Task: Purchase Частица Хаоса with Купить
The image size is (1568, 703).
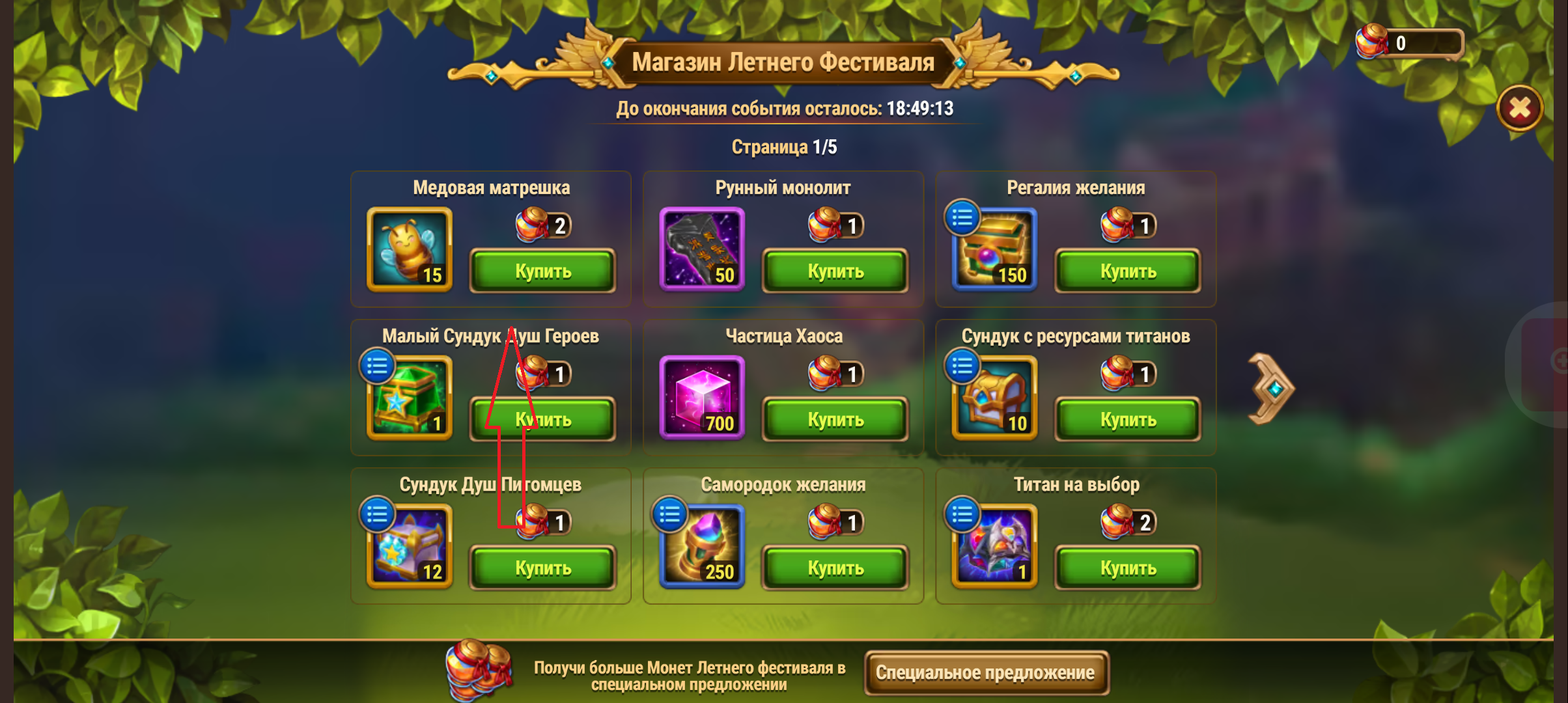Action: (x=835, y=419)
